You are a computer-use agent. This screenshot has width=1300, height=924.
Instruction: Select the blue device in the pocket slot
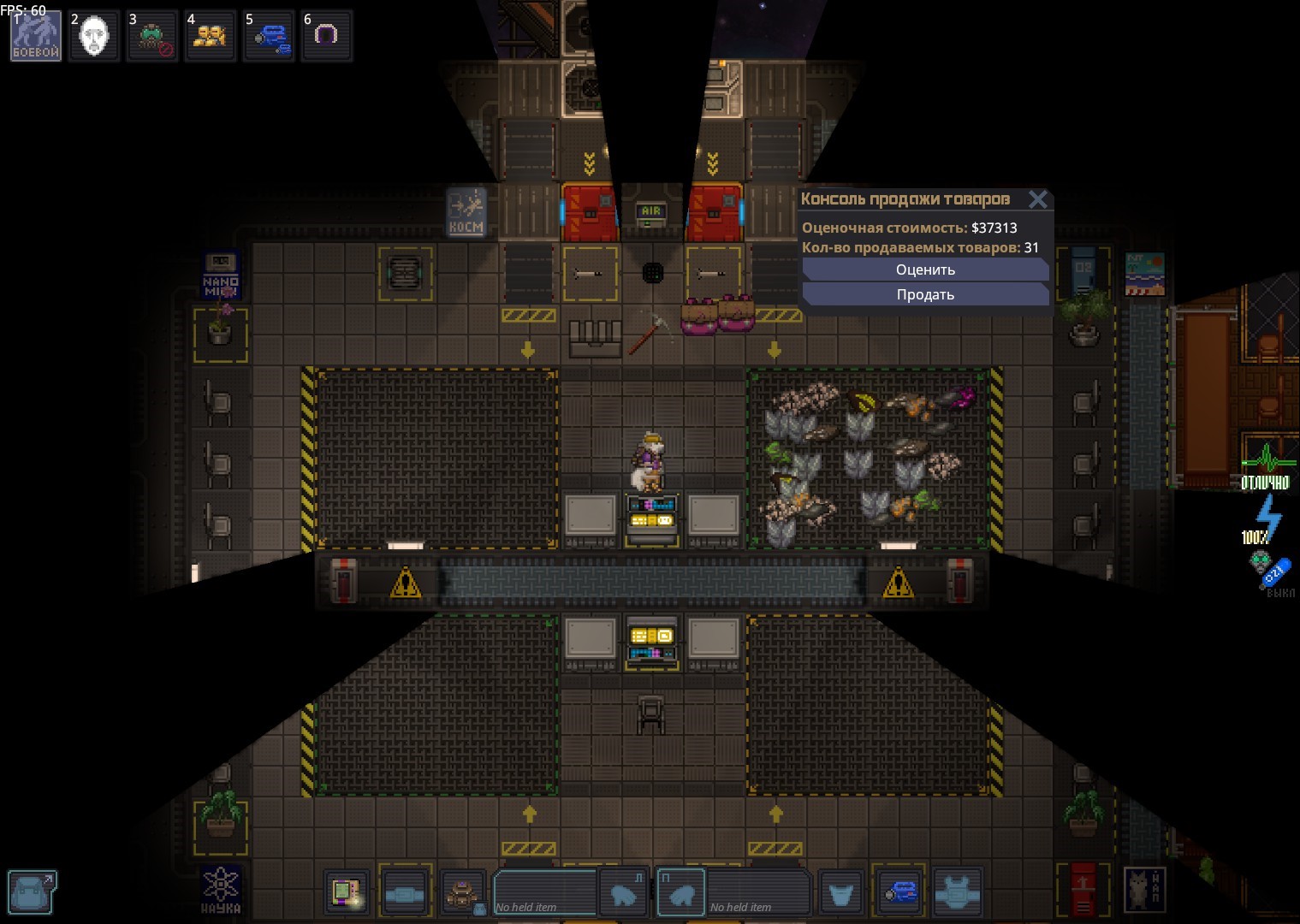click(x=898, y=894)
